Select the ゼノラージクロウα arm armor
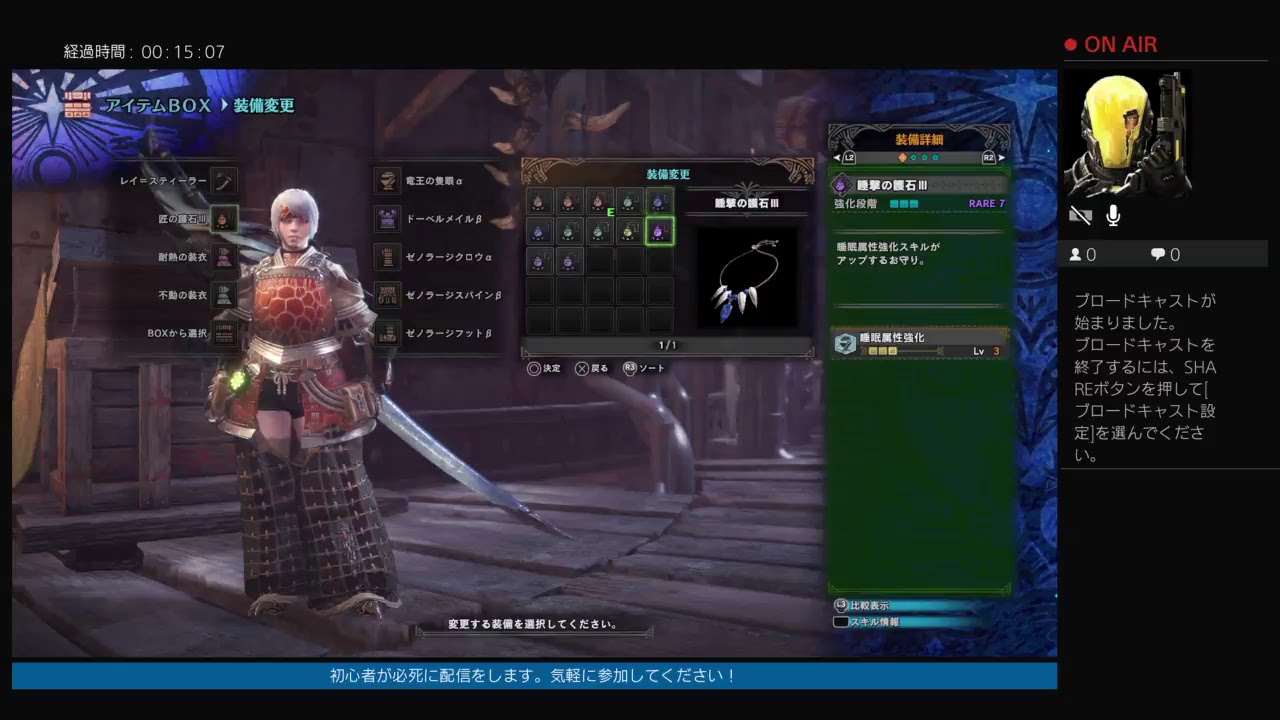Image resolution: width=1280 pixels, height=720 pixels. (x=387, y=257)
